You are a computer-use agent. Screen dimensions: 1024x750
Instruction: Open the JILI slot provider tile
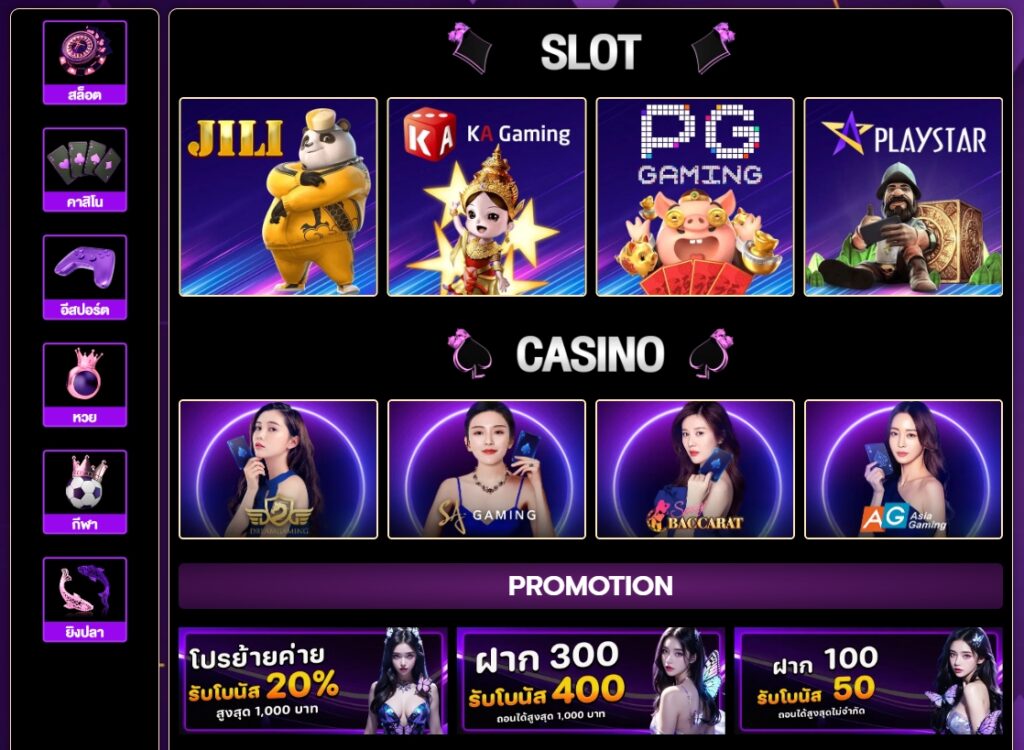[x=278, y=197]
